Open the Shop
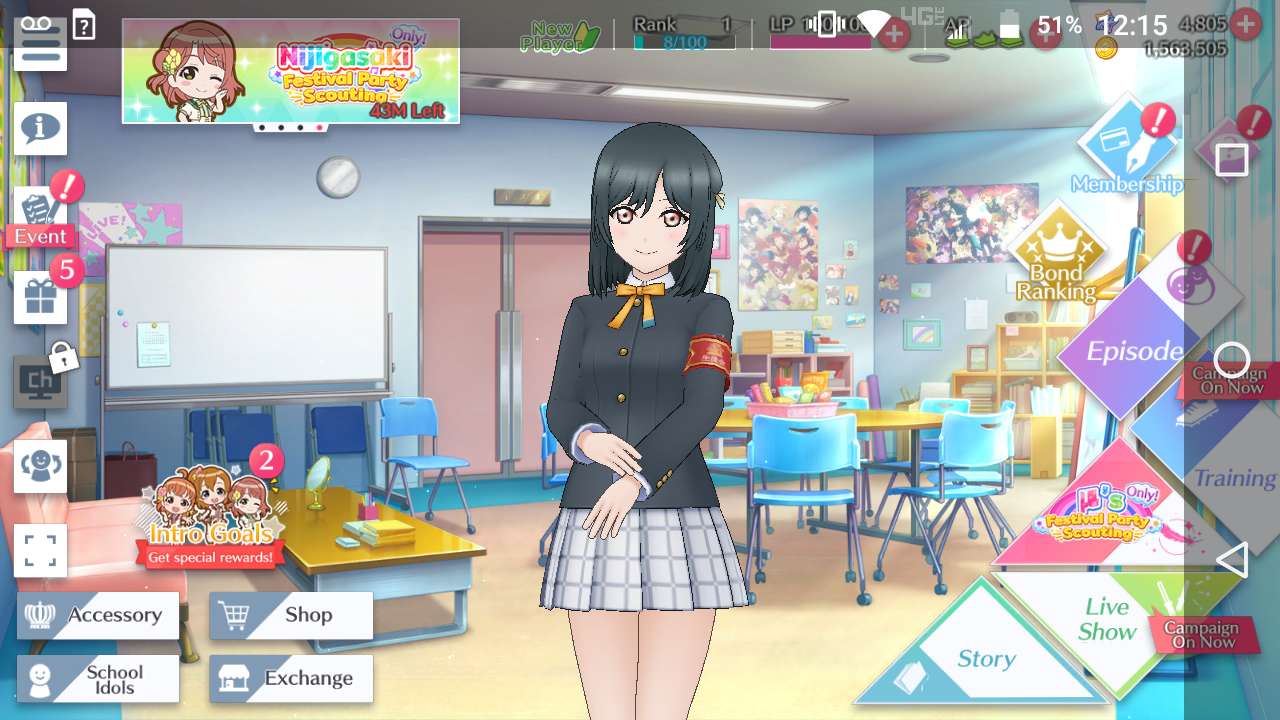 click(291, 615)
